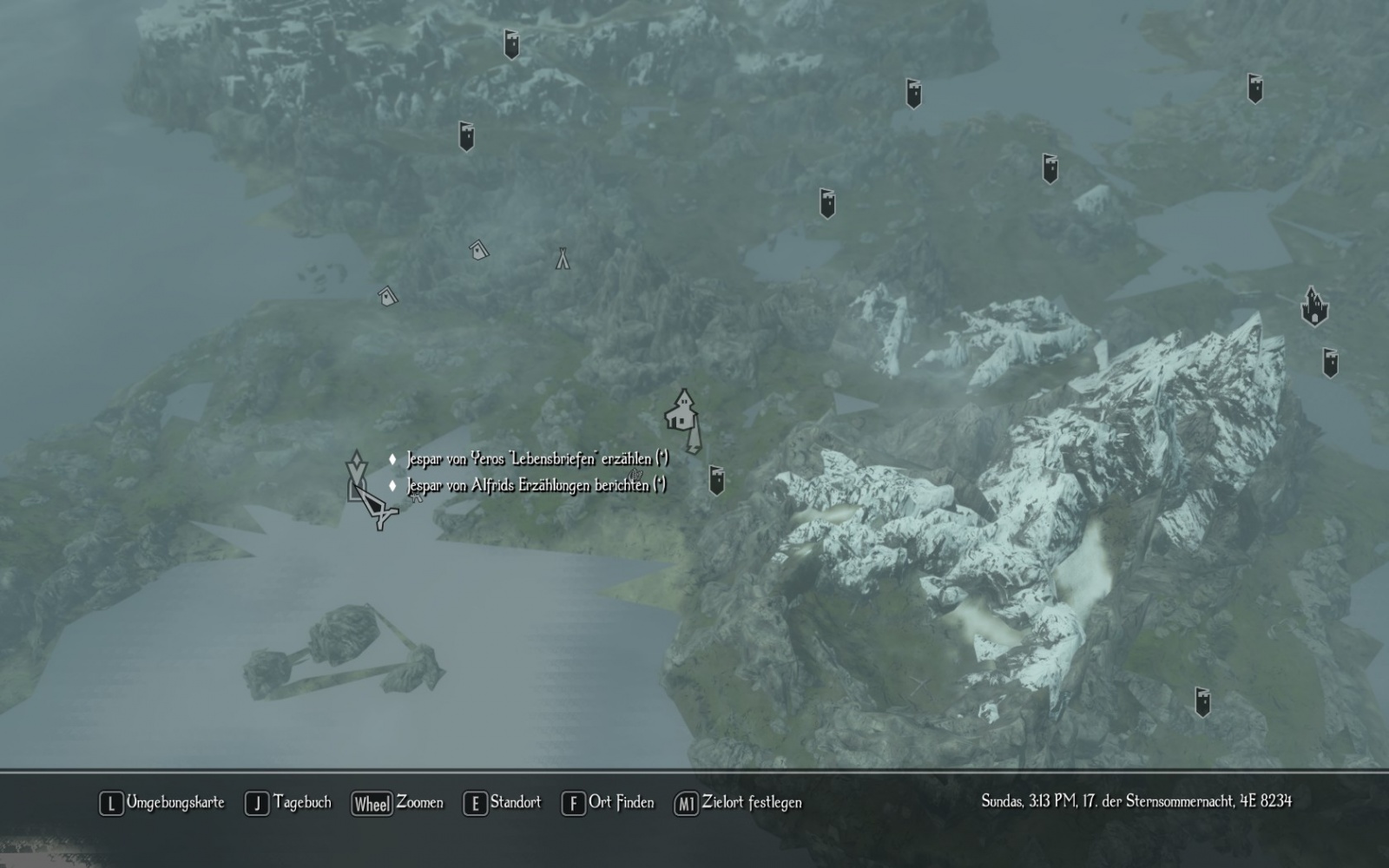This screenshot has height=868, width=1389.
Task: Select the castle map marker
Action: point(1314,307)
